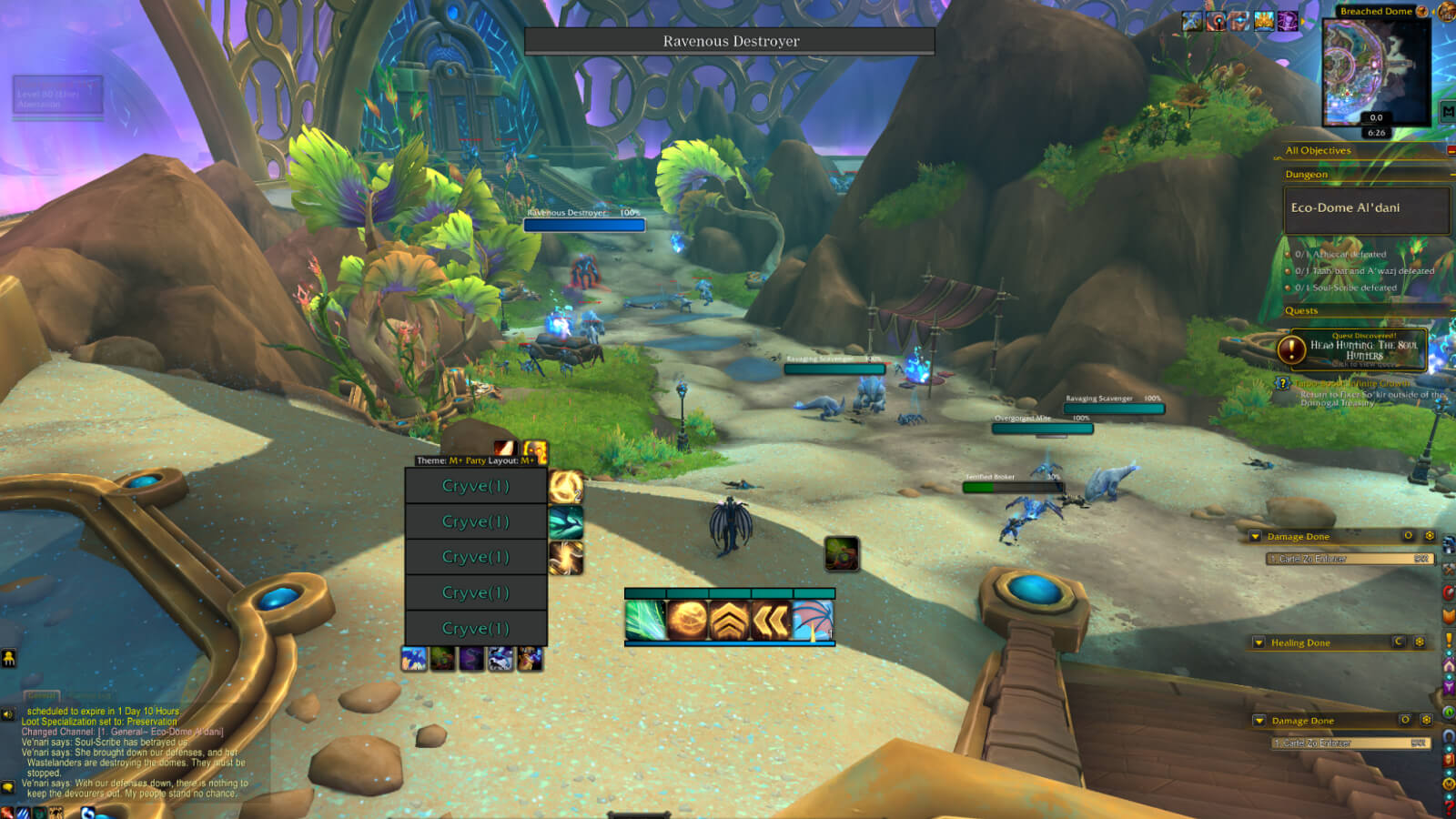Click the golden chevron rank ability icon
This screenshot has height=819, width=1456.
pyautogui.click(x=729, y=620)
